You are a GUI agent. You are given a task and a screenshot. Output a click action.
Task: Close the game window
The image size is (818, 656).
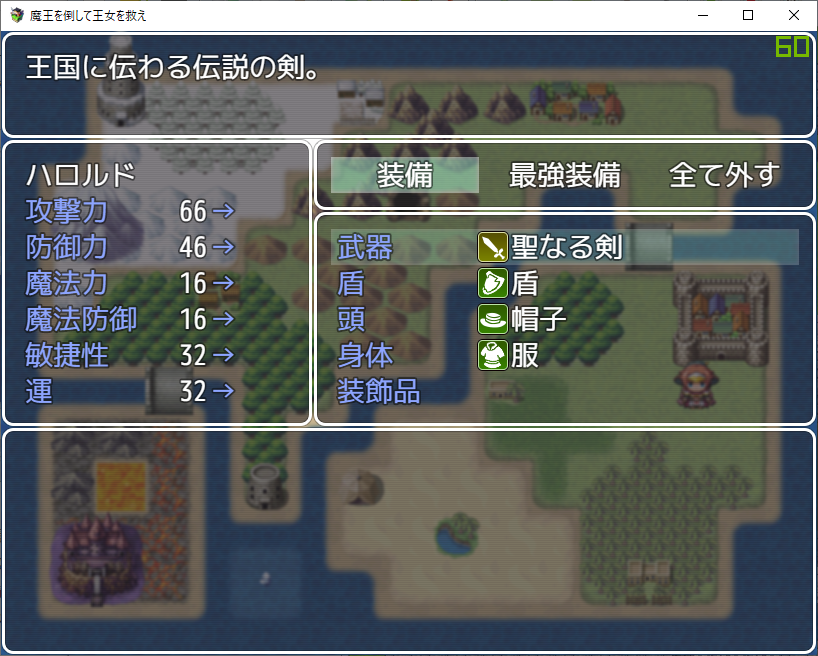(794, 15)
